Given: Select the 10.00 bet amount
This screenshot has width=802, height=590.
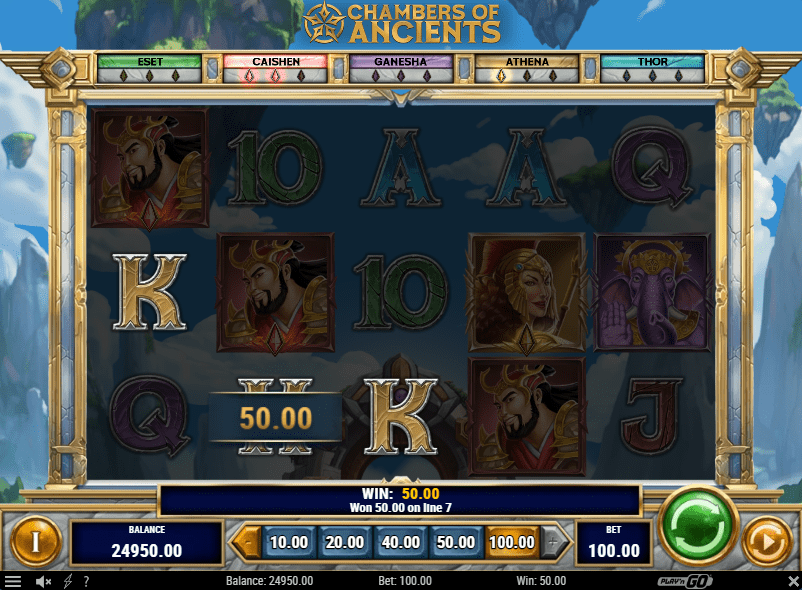Looking at the screenshot, I should pyautogui.click(x=288, y=542).
